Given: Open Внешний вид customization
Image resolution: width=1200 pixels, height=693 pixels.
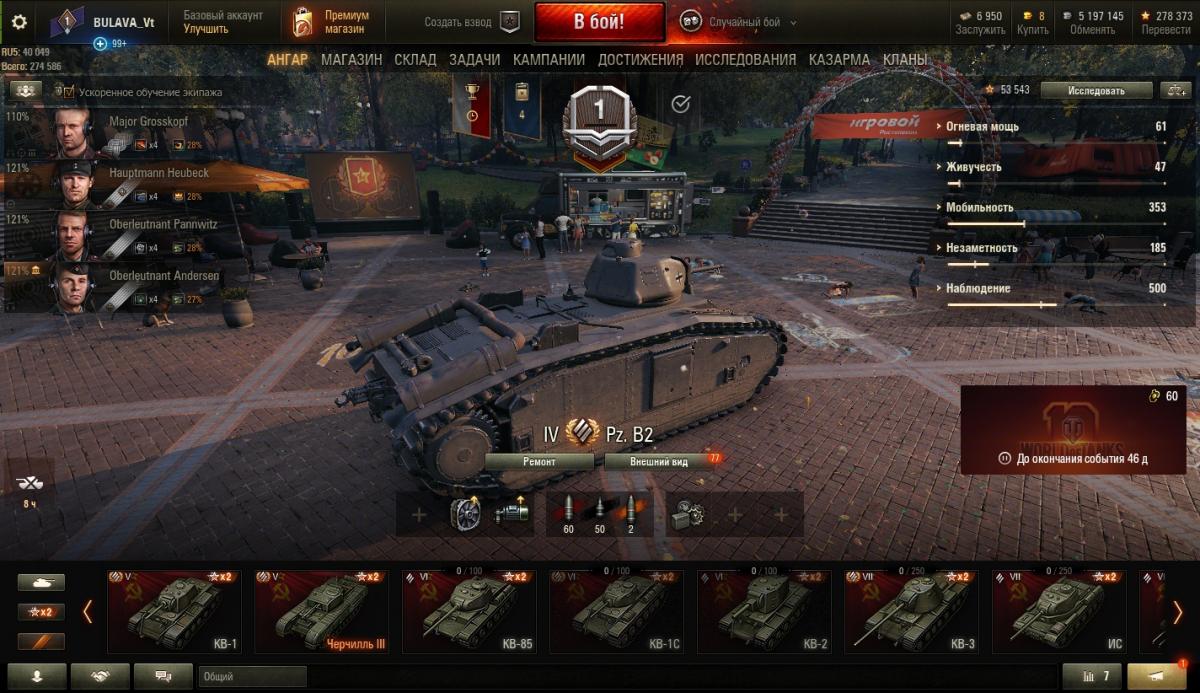Looking at the screenshot, I should [659, 462].
